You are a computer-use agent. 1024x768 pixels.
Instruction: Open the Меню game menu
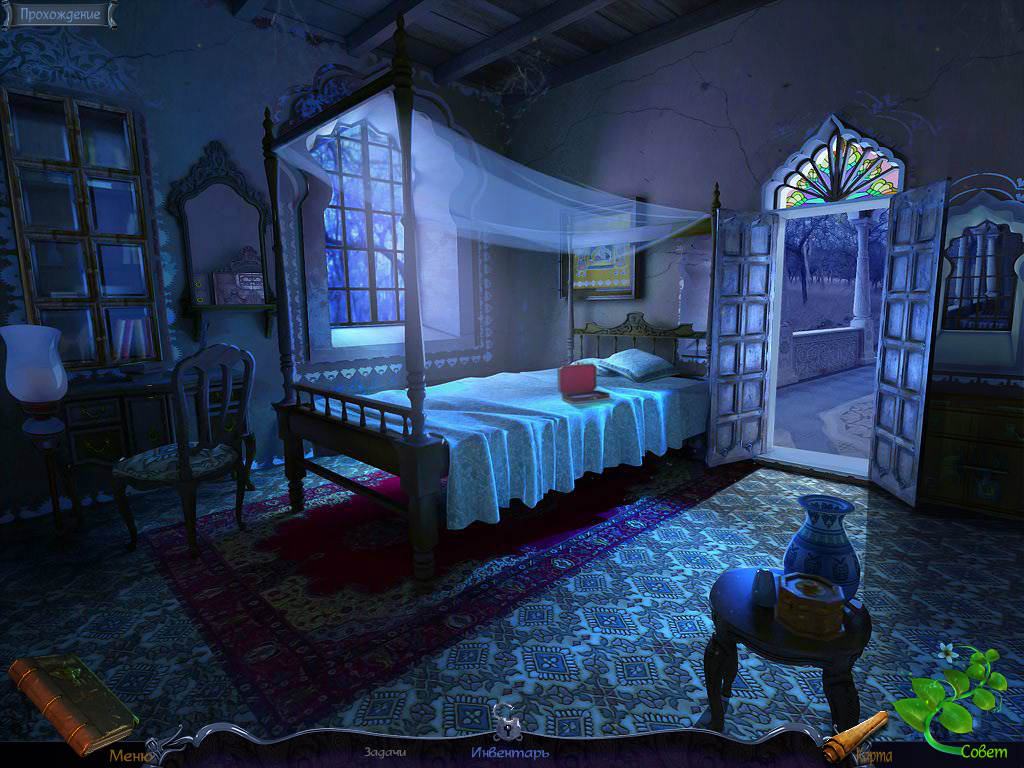[x=129, y=755]
